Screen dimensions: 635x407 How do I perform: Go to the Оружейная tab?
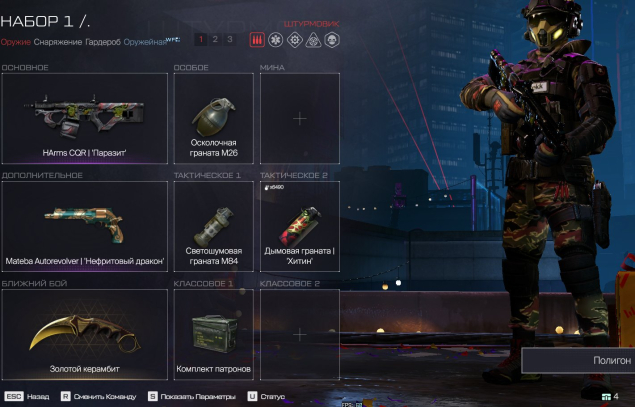144,42
